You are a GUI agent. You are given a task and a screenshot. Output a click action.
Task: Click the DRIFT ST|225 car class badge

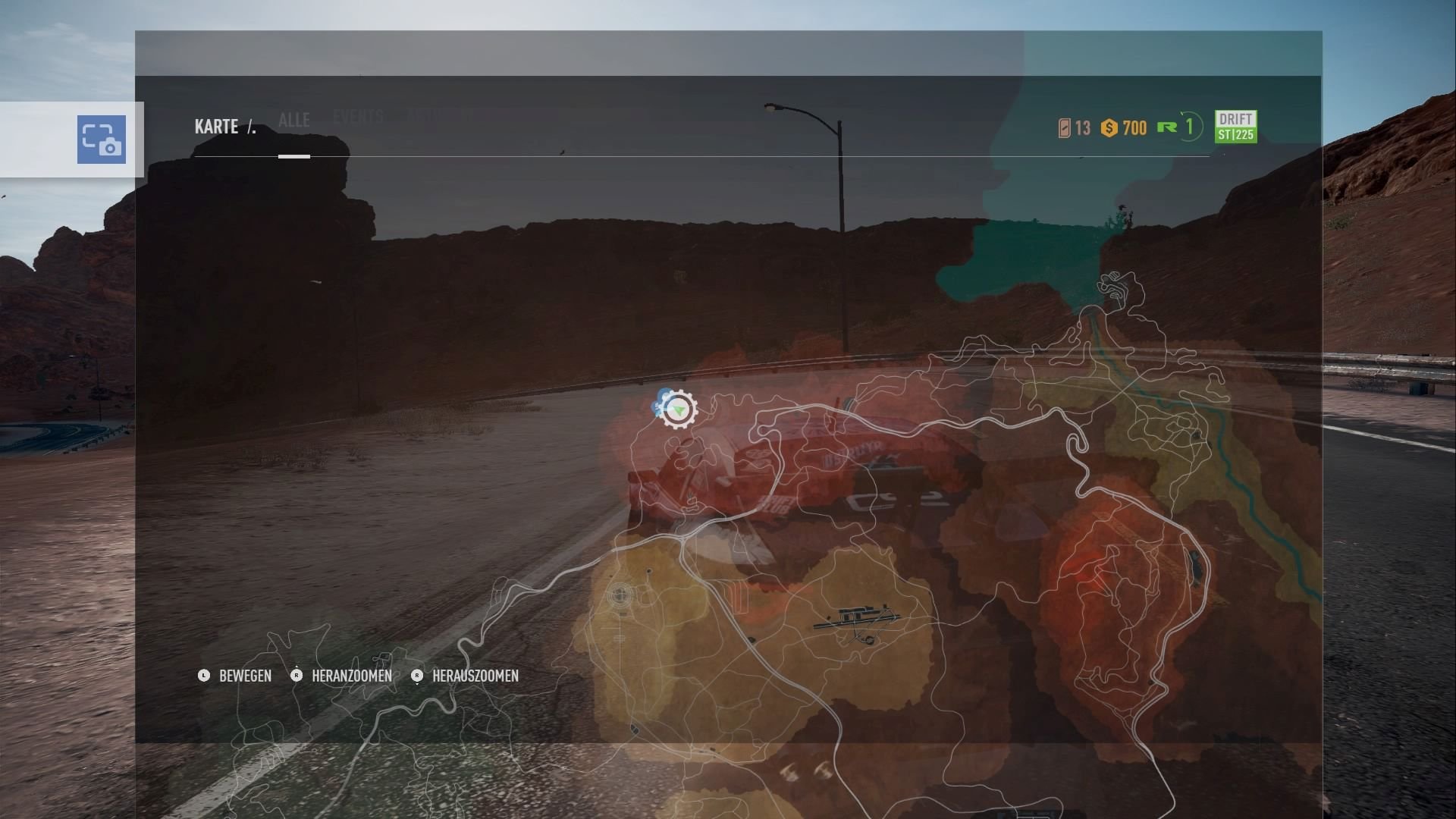(1235, 127)
